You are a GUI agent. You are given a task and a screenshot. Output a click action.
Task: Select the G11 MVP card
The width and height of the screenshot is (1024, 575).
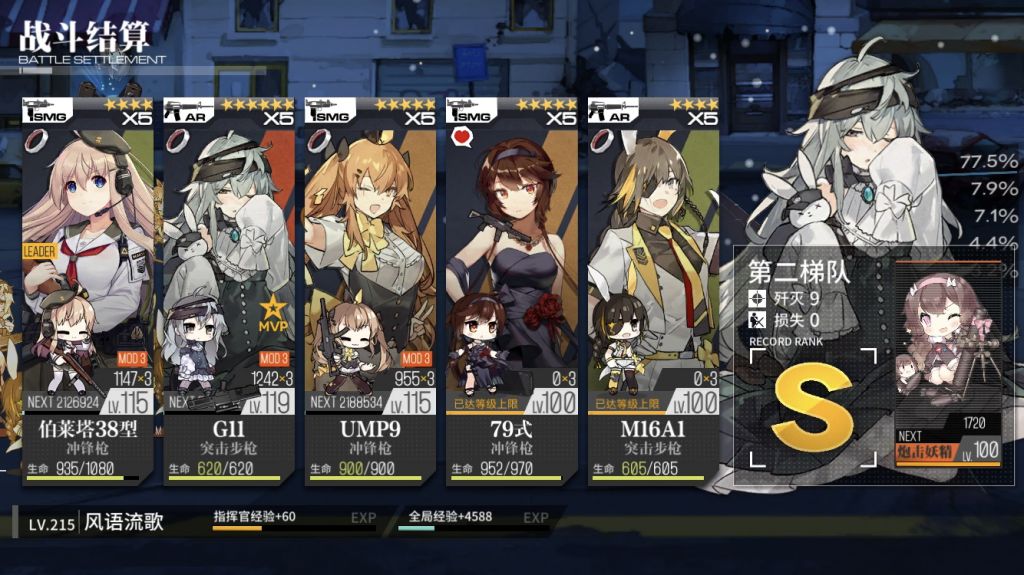coord(229,290)
